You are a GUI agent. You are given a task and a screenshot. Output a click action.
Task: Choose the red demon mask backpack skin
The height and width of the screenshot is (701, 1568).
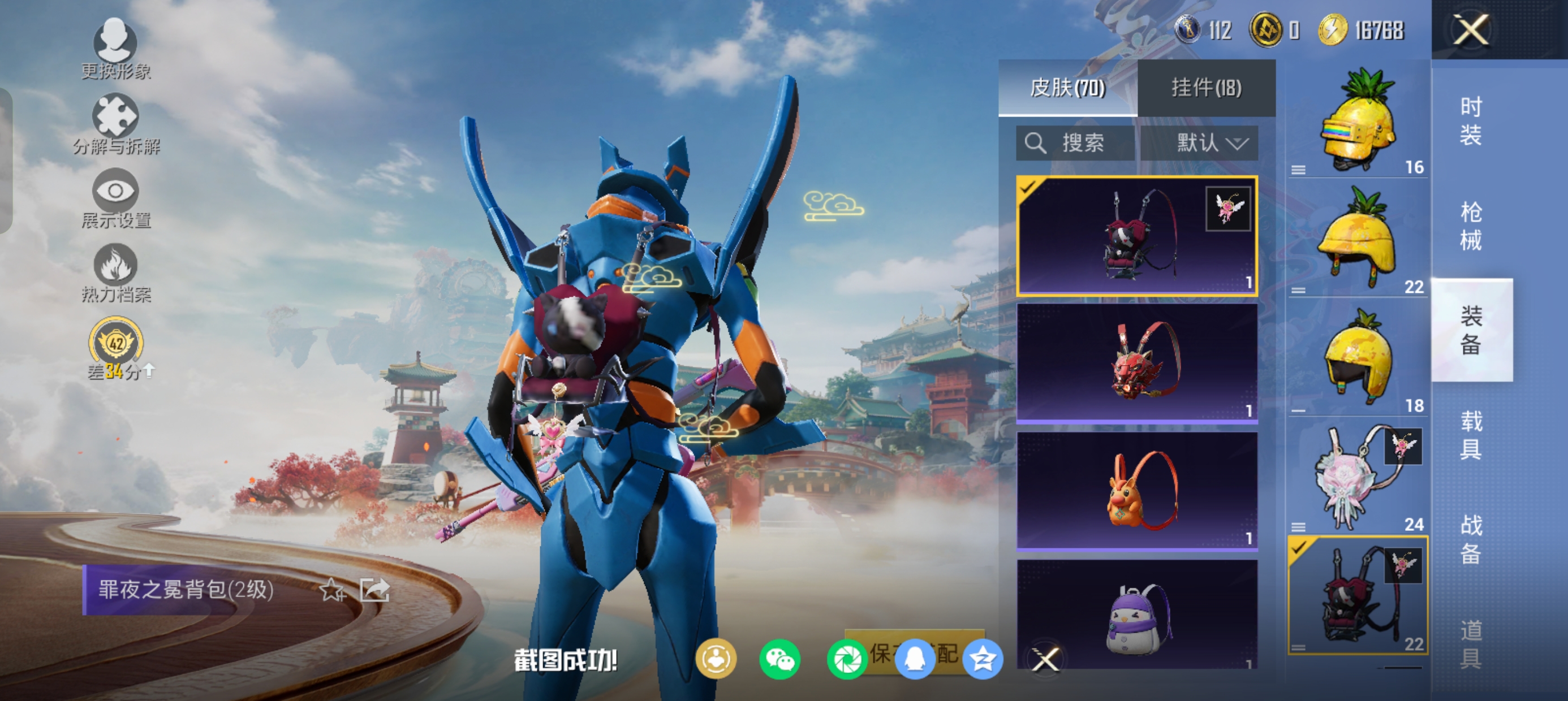(1137, 362)
